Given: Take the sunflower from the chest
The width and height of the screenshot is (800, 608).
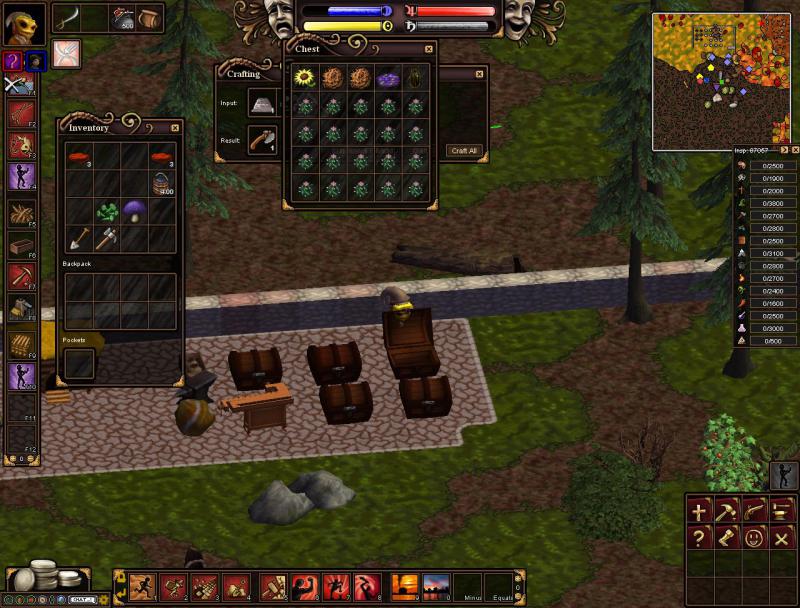Looking at the screenshot, I should [x=305, y=77].
